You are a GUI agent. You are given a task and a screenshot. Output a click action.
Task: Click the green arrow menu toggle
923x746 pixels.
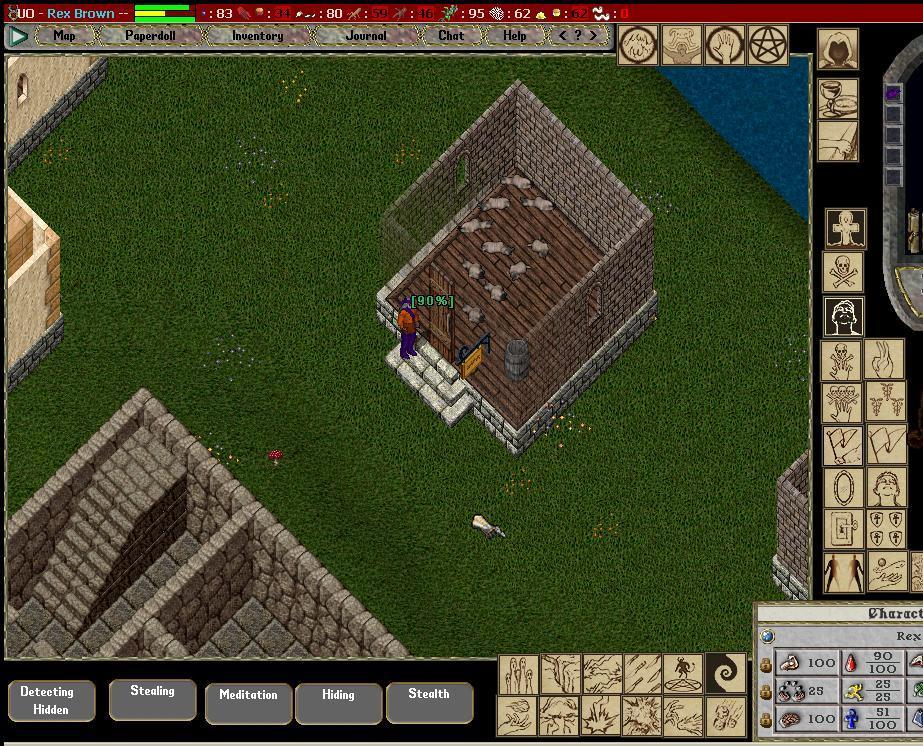(x=18, y=36)
